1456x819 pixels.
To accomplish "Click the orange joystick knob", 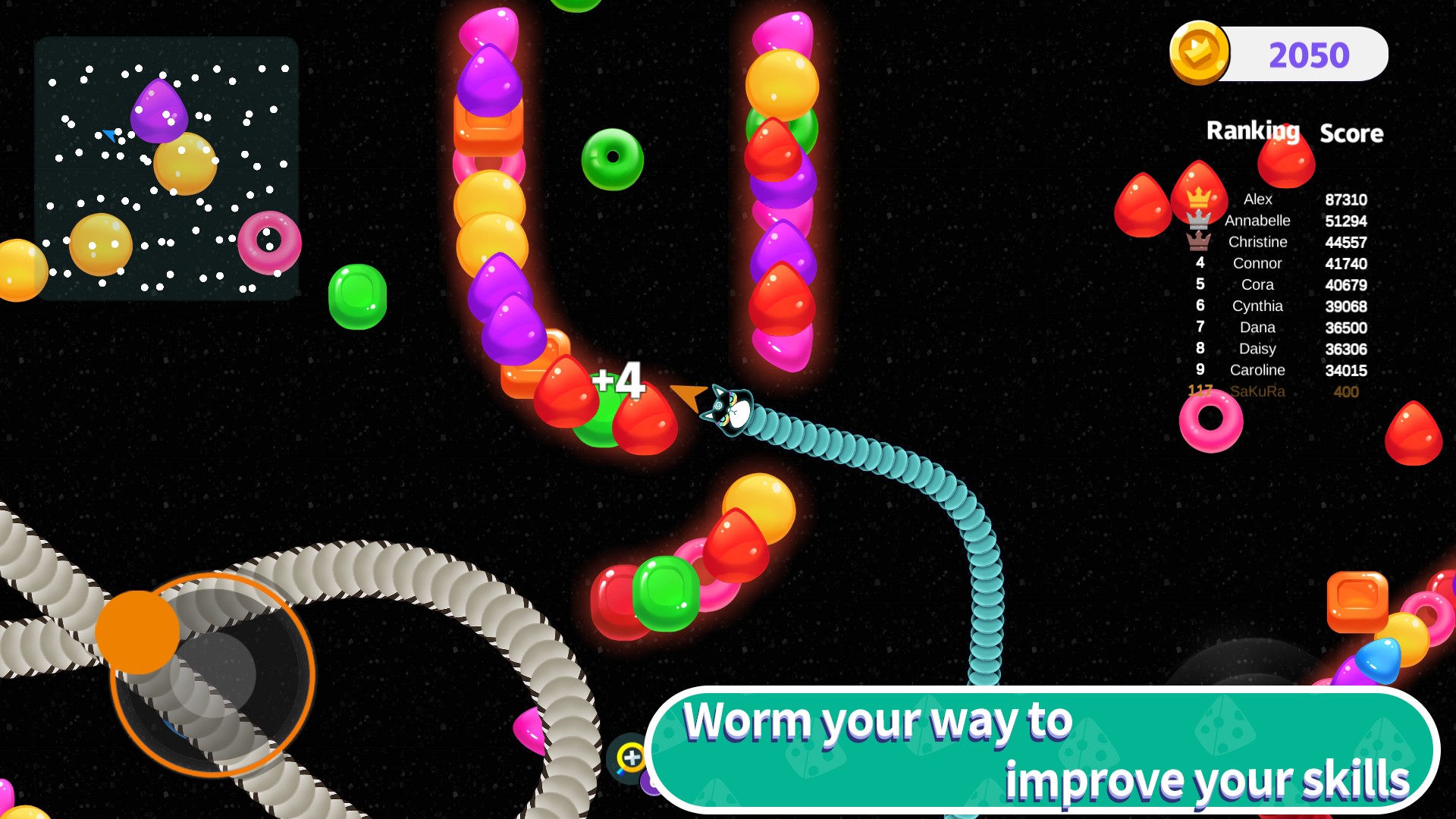I will (x=137, y=632).
